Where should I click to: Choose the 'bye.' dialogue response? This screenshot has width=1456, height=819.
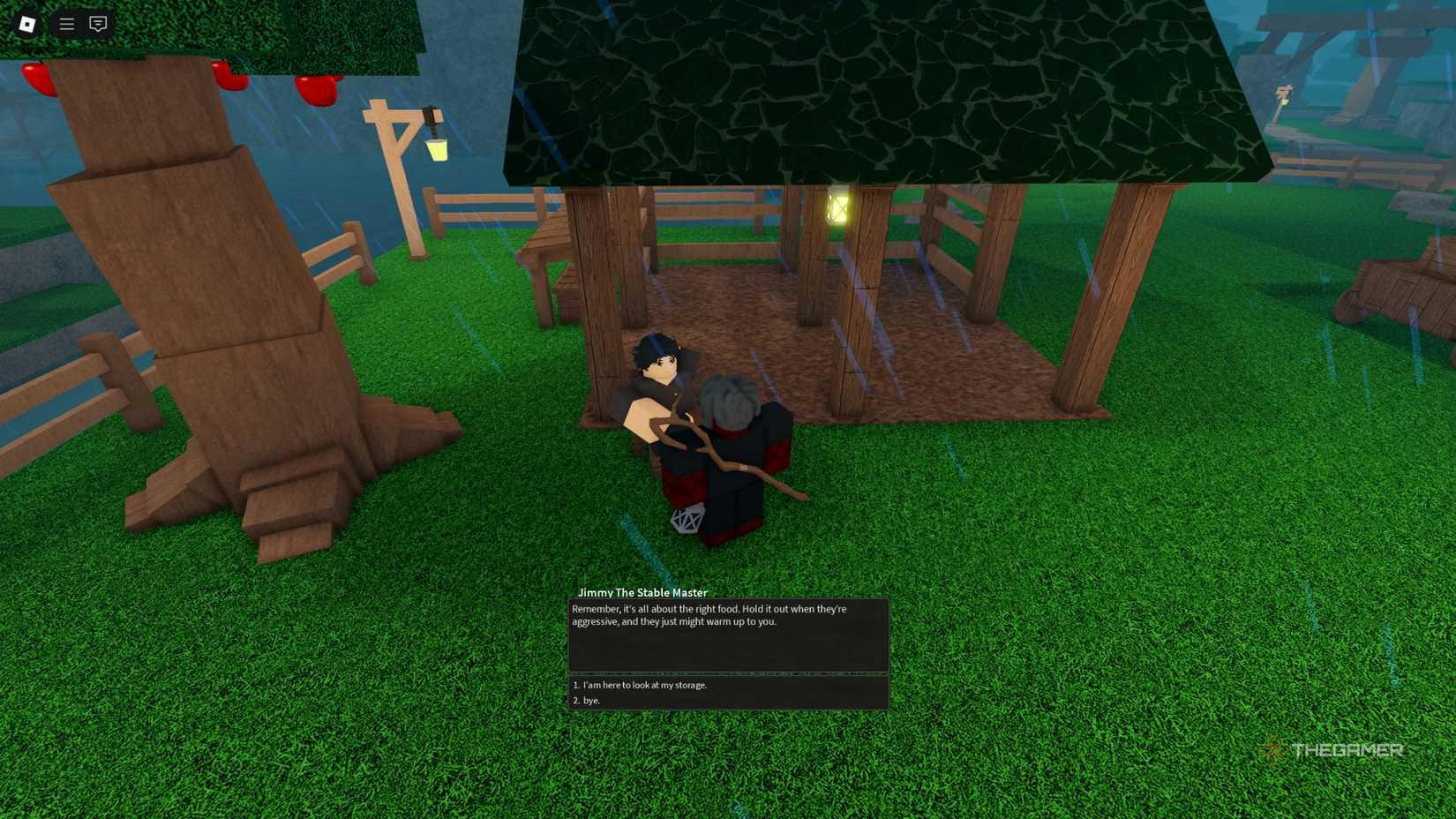coord(589,700)
